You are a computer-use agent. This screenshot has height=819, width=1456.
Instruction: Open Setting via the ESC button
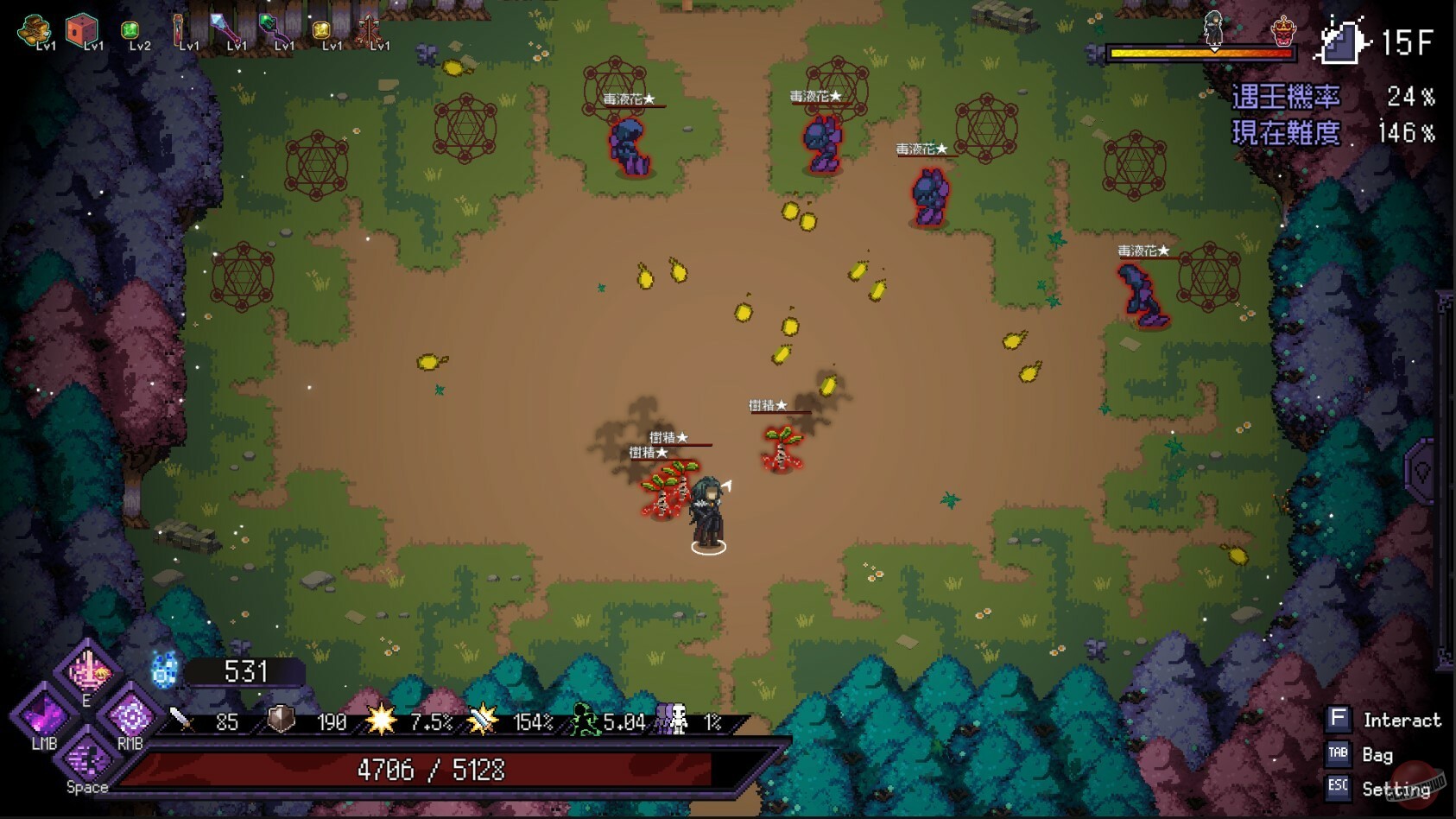tap(1337, 788)
